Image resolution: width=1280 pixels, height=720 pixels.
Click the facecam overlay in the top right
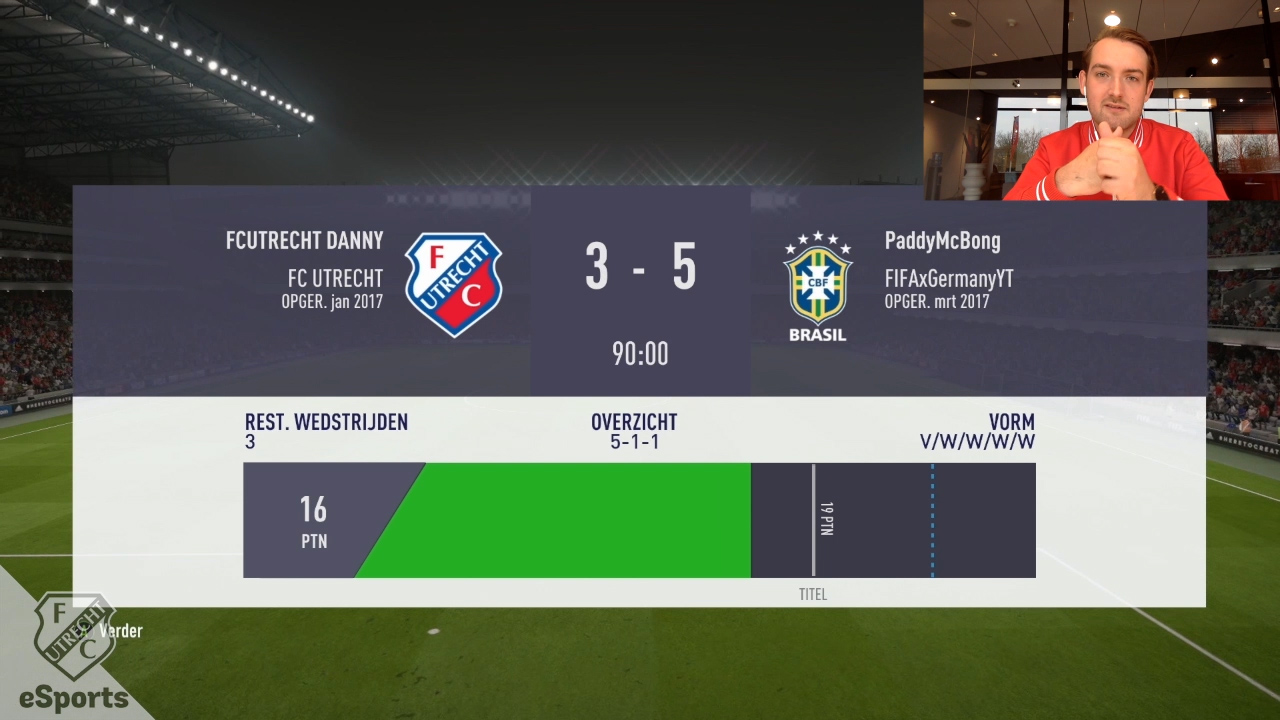pos(1100,100)
